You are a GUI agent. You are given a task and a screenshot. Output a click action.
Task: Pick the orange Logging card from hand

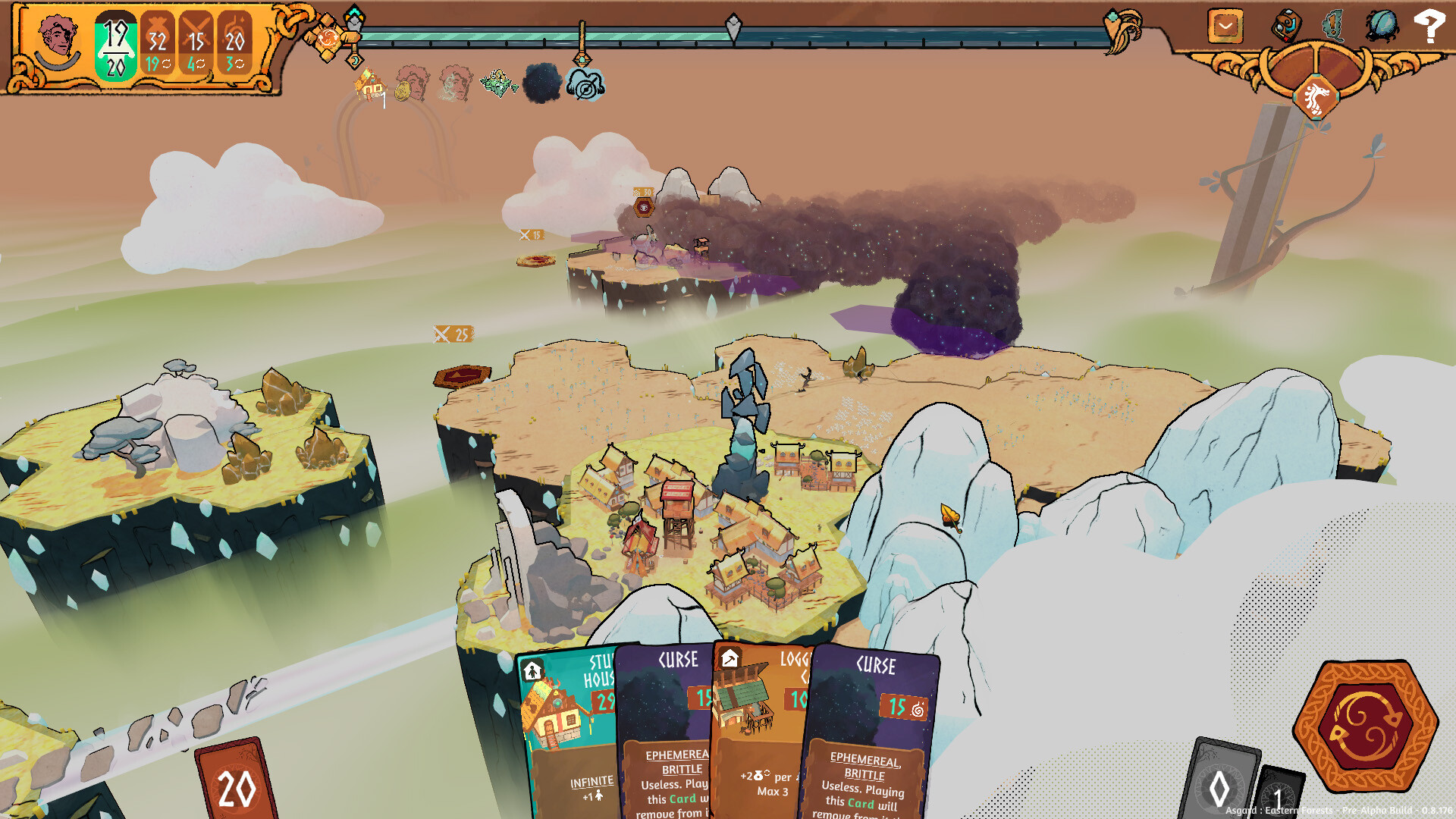coord(758,728)
